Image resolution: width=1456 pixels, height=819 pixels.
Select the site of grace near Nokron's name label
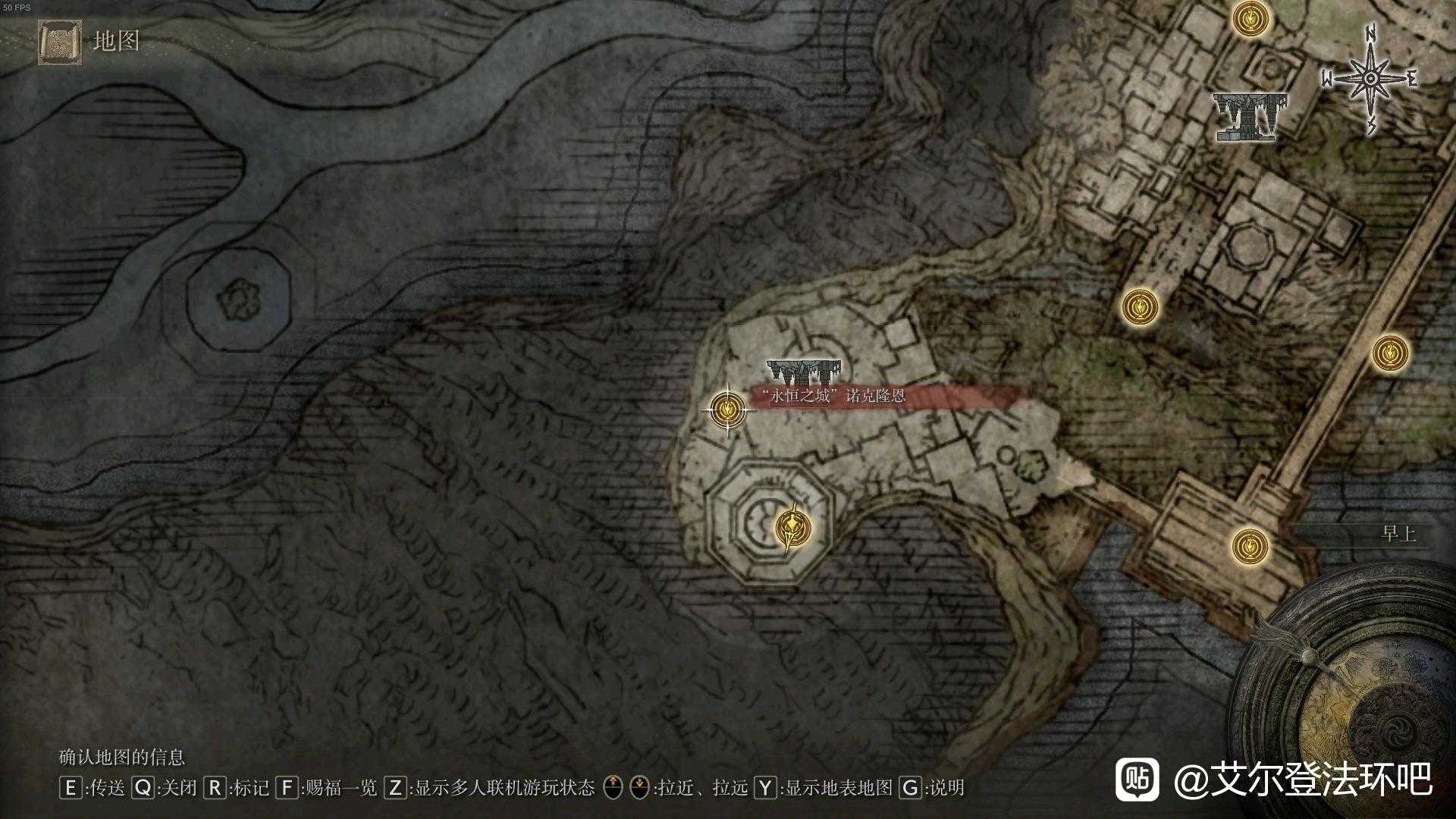726,410
